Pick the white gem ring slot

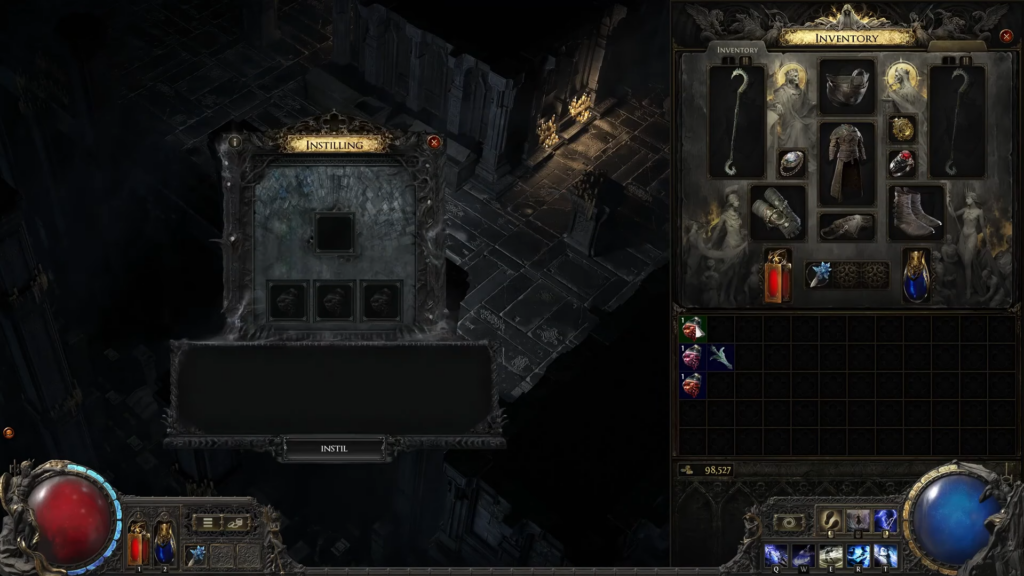(792, 164)
